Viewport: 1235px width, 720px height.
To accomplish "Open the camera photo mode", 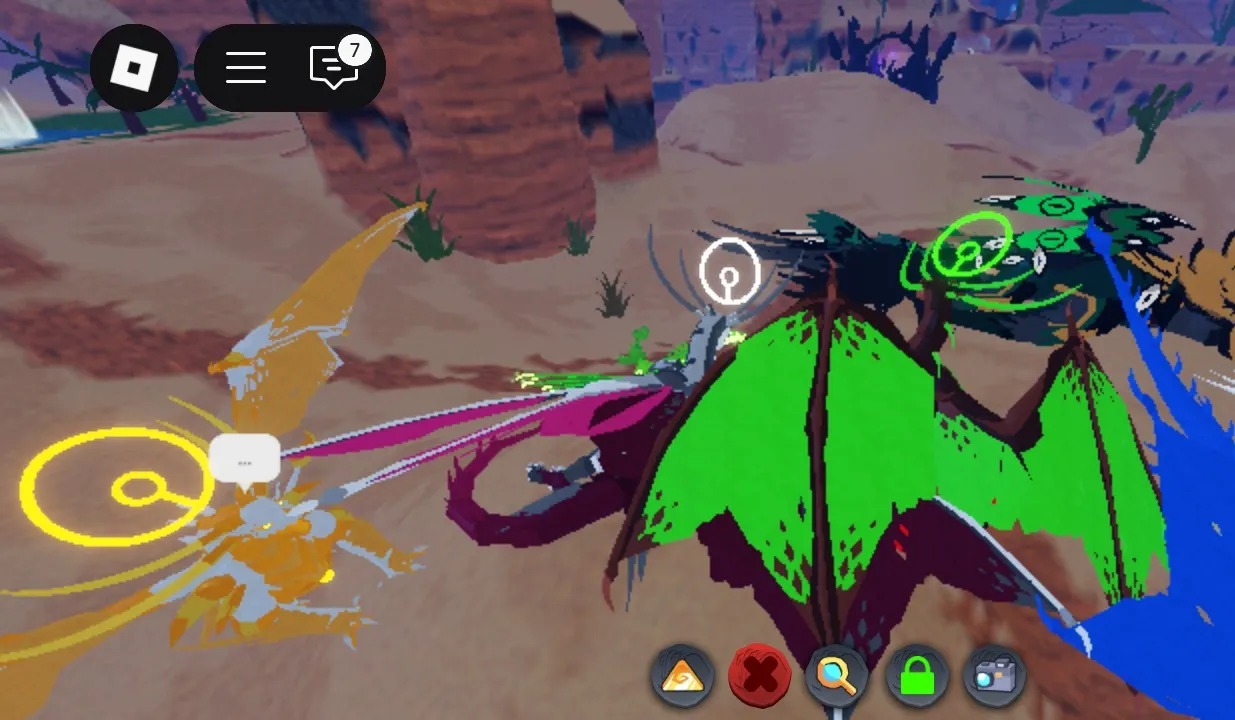I will pyautogui.click(x=994, y=677).
